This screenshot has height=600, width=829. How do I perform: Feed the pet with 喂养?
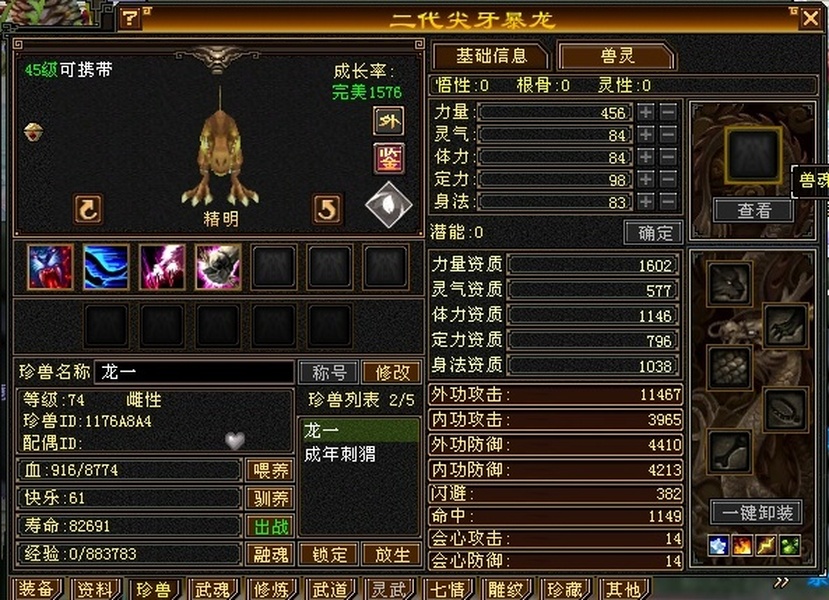coord(268,470)
